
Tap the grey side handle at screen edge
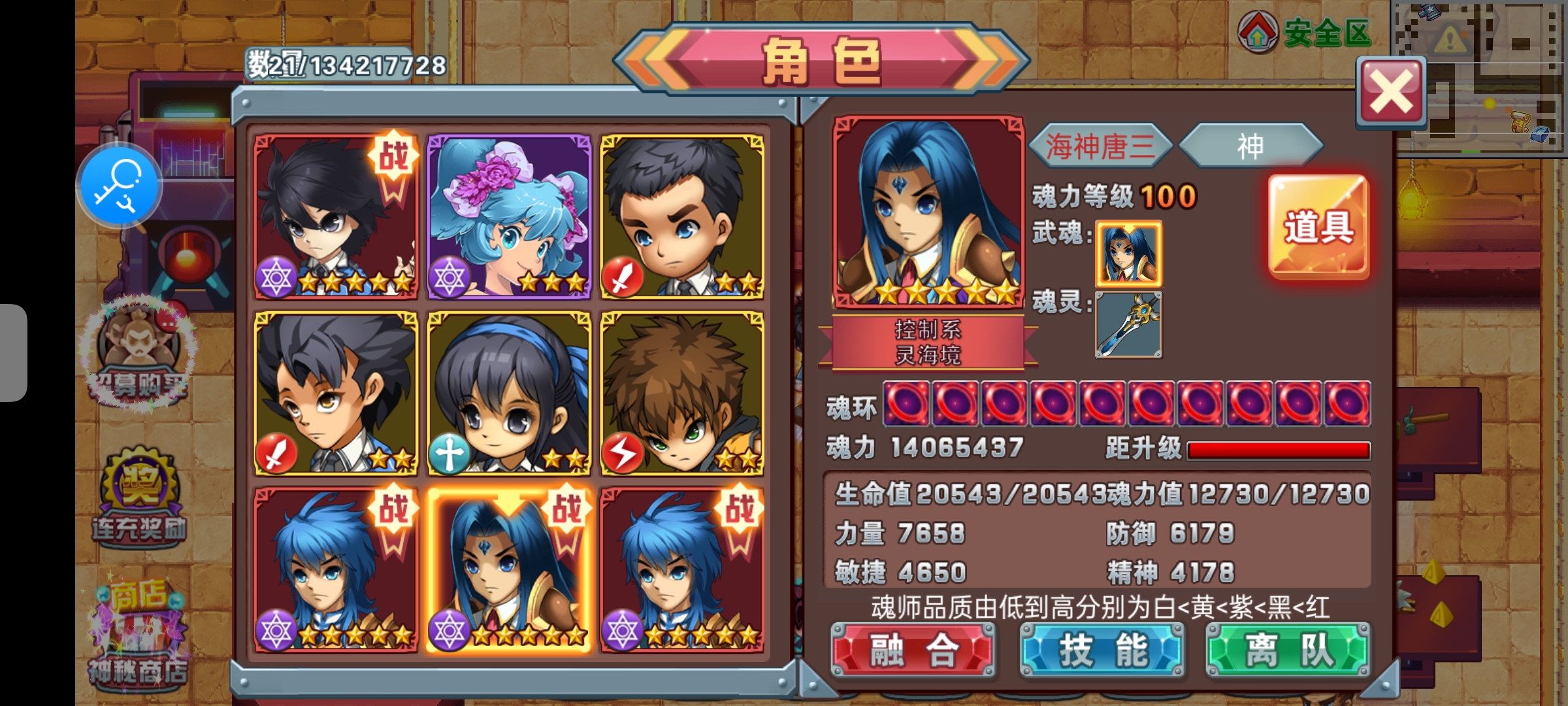pyautogui.click(x=13, y=353)
